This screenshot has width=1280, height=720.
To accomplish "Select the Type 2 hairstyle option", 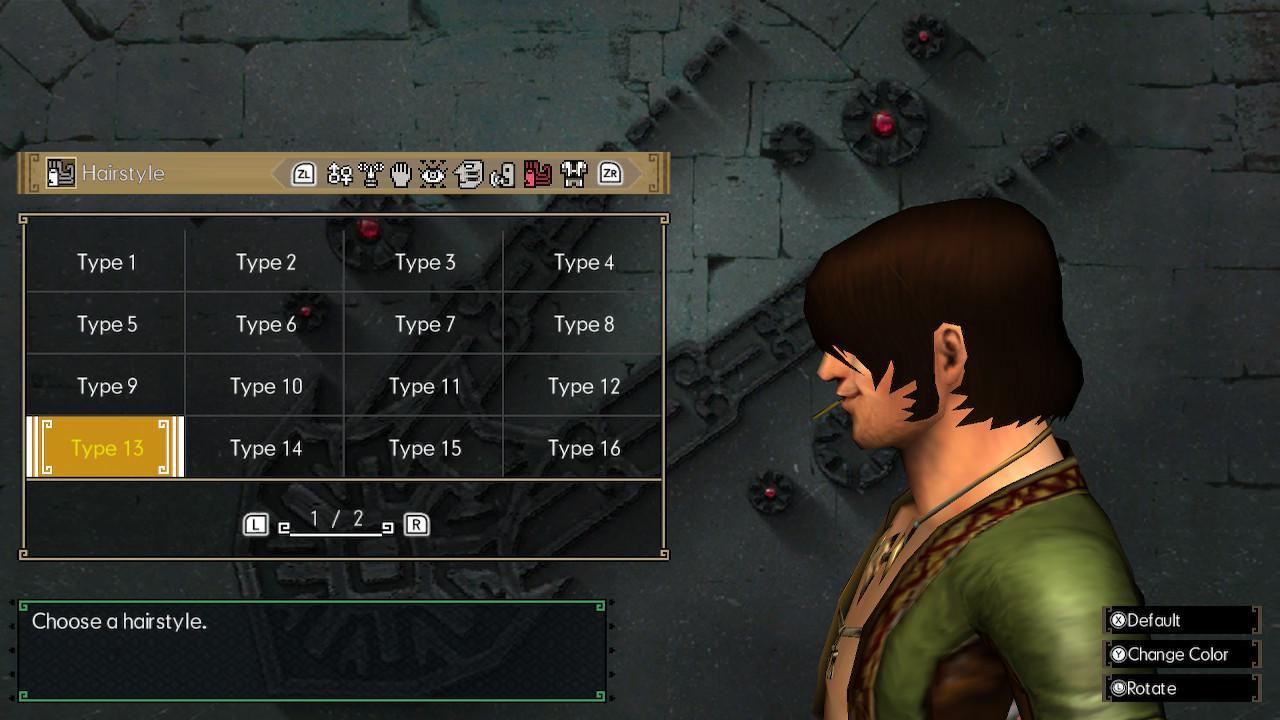I will click(x=265, y=262).
